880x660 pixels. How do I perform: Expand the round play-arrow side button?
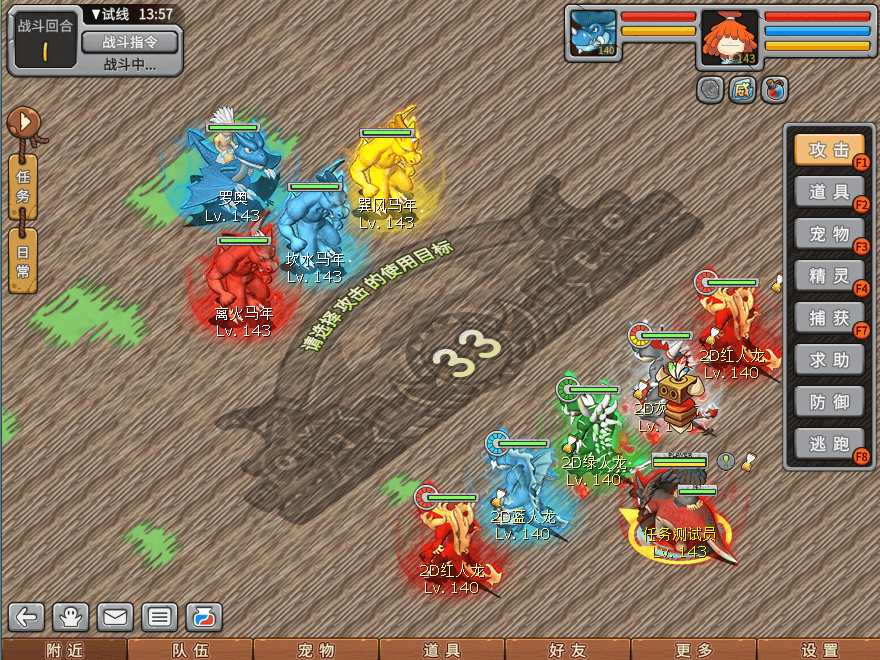click(23, 123)
